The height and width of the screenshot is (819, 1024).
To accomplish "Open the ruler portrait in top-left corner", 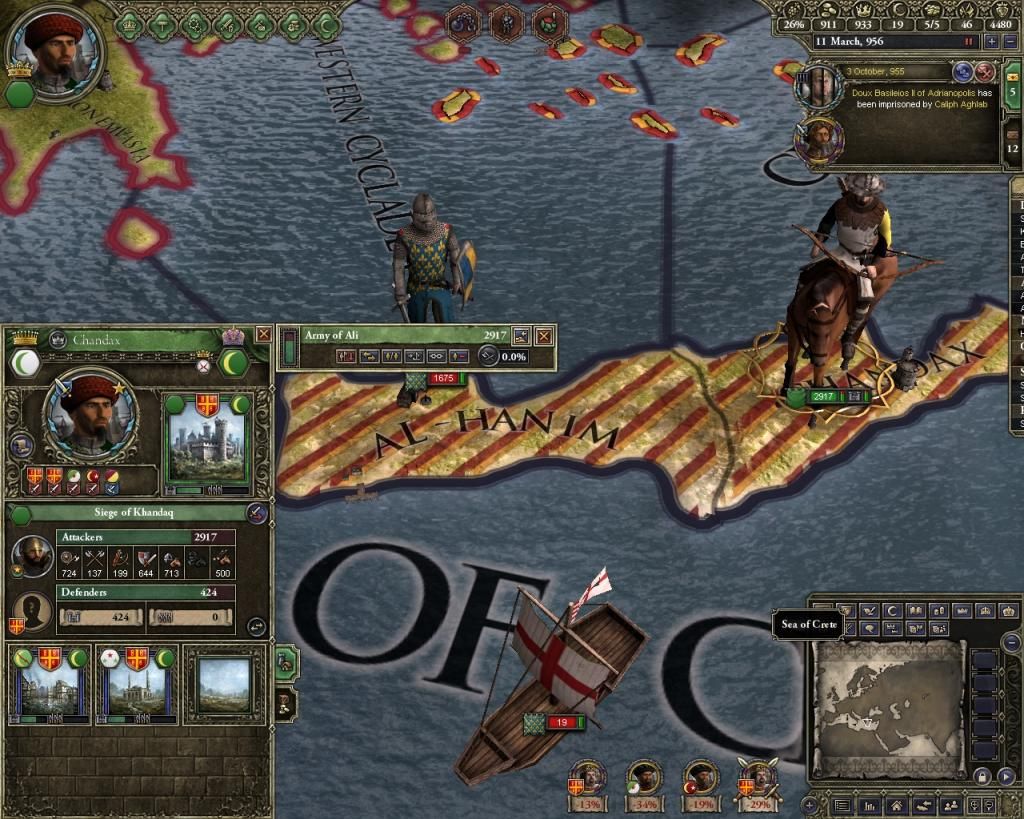I will coord(54,46).
